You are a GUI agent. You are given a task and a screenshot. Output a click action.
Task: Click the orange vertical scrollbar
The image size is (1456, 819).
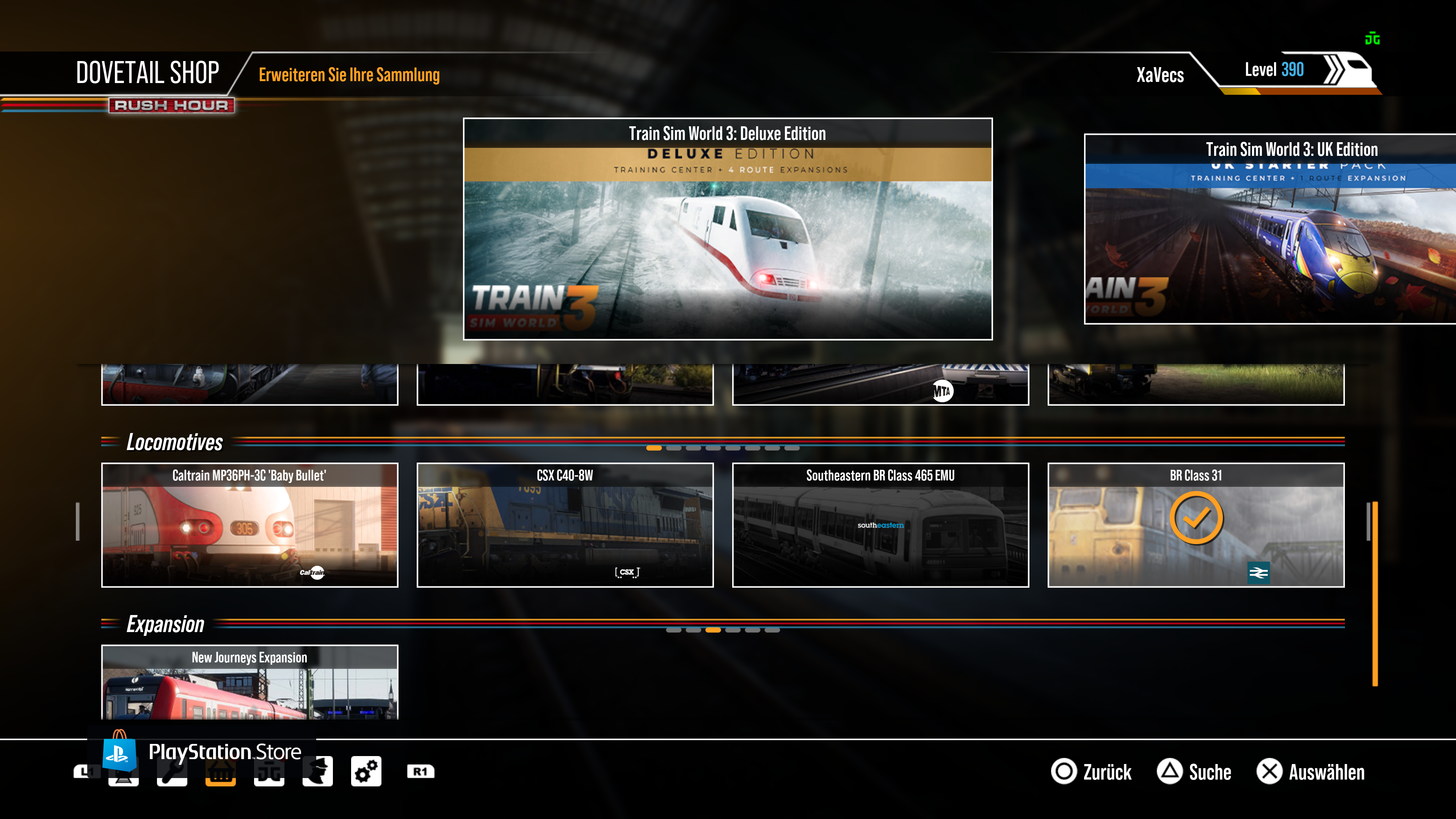(1374, 593)
